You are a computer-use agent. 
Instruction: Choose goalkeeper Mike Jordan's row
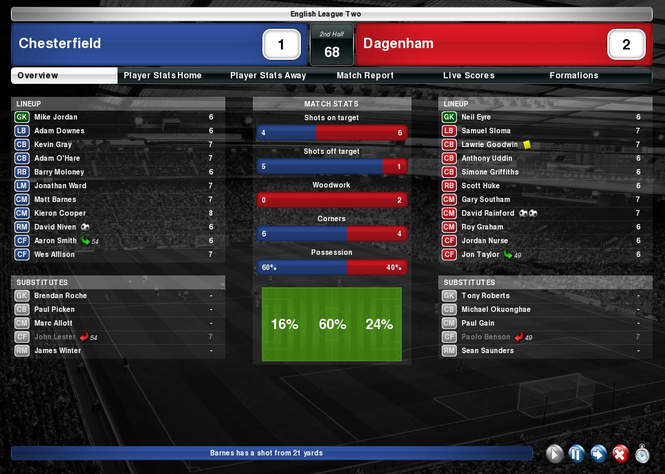point(56,117)
